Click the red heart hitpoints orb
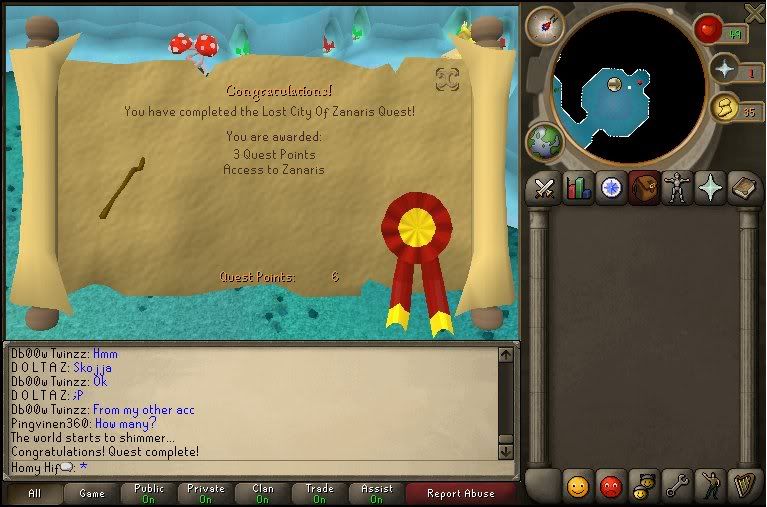 709,28
